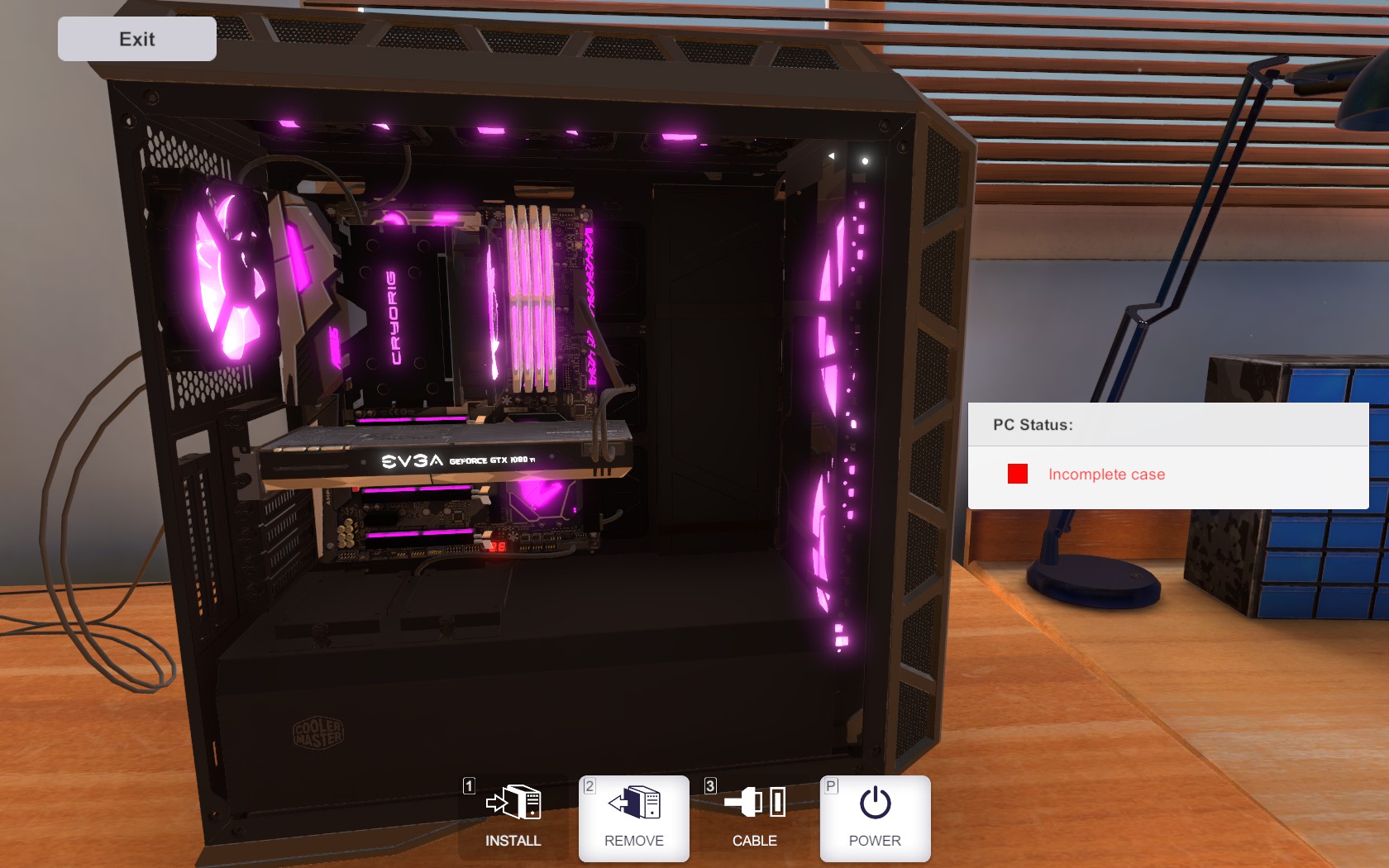Click the "3" shortcut badge above Cable
The height and width of the screenshot is (868, 1389).
pyautogui.click(x=709, y=788)
